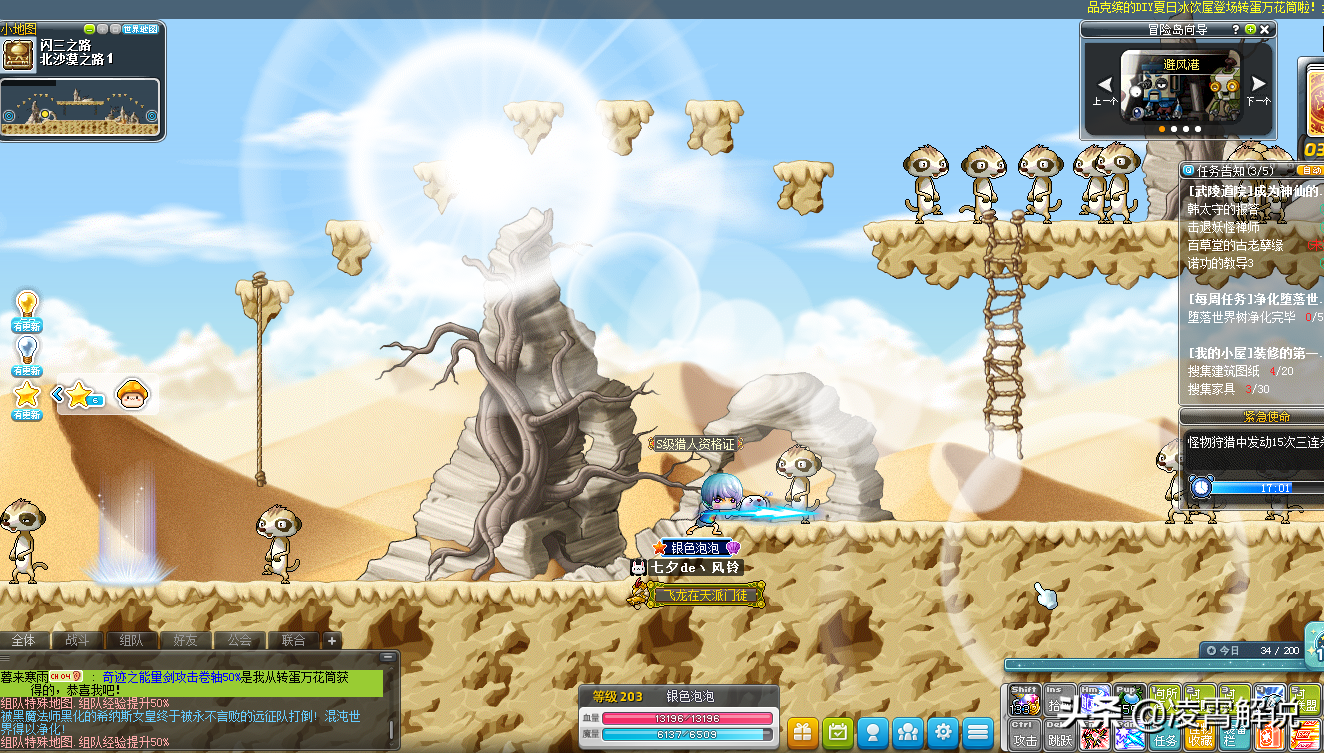Click the blue lightbulb notification icon
The height and width of the screenshot is (753, 1324).
[x=27, y=348]
